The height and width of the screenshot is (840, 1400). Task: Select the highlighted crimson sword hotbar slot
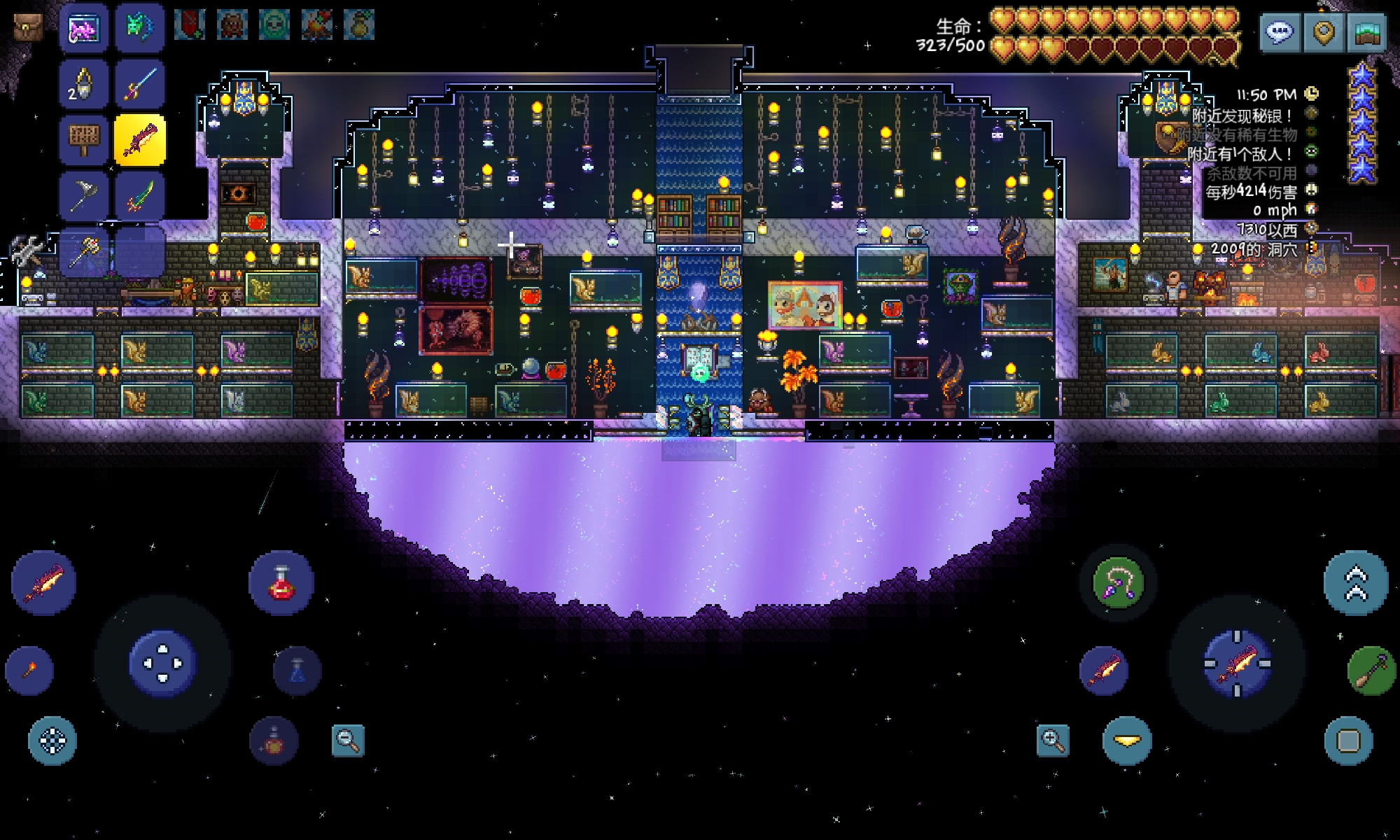(x=140, y=139)
